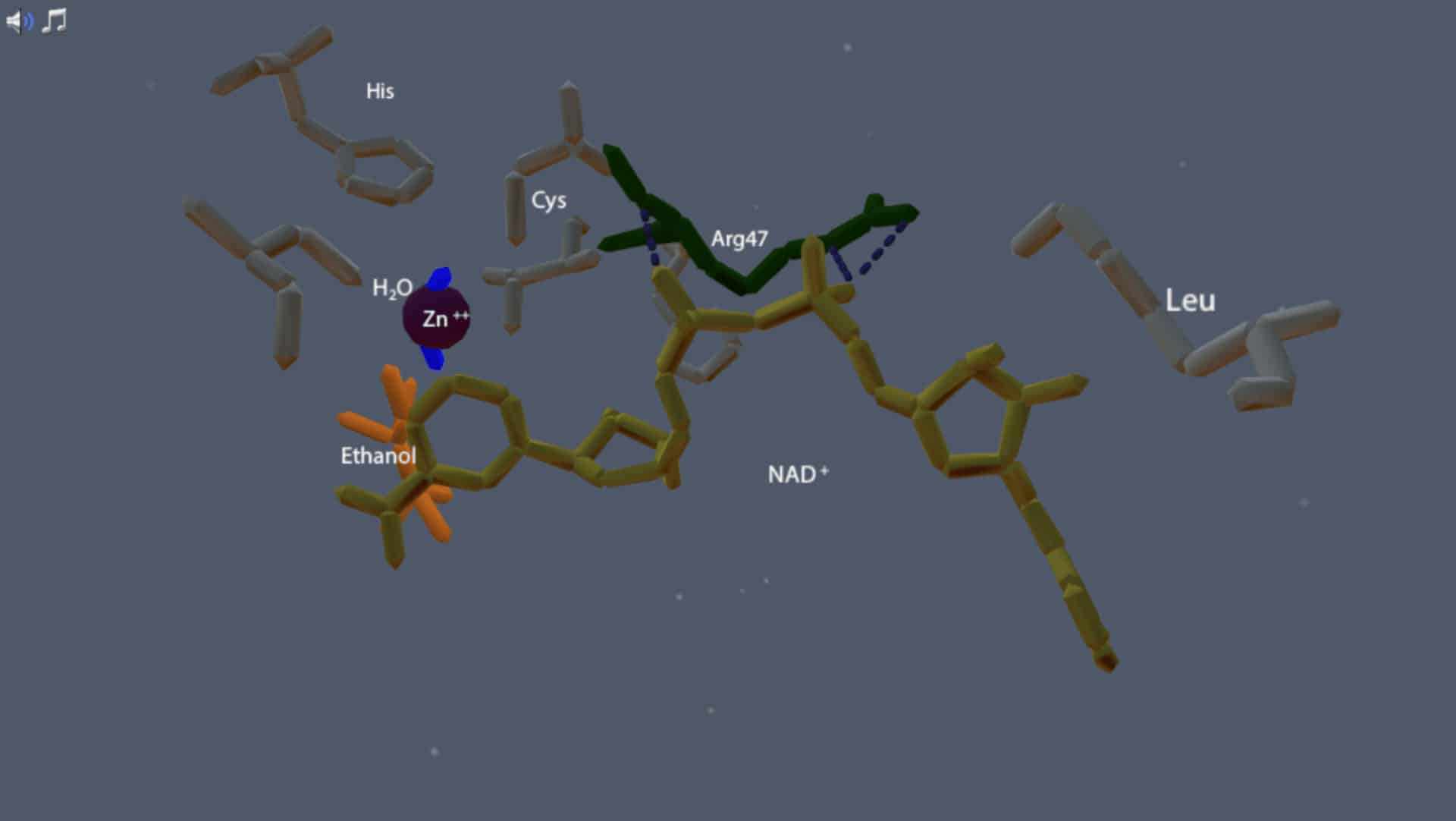Screen dimensions: 1456x821
Task: Toggle the sound effects speaker icon
Action: (19, 21)
